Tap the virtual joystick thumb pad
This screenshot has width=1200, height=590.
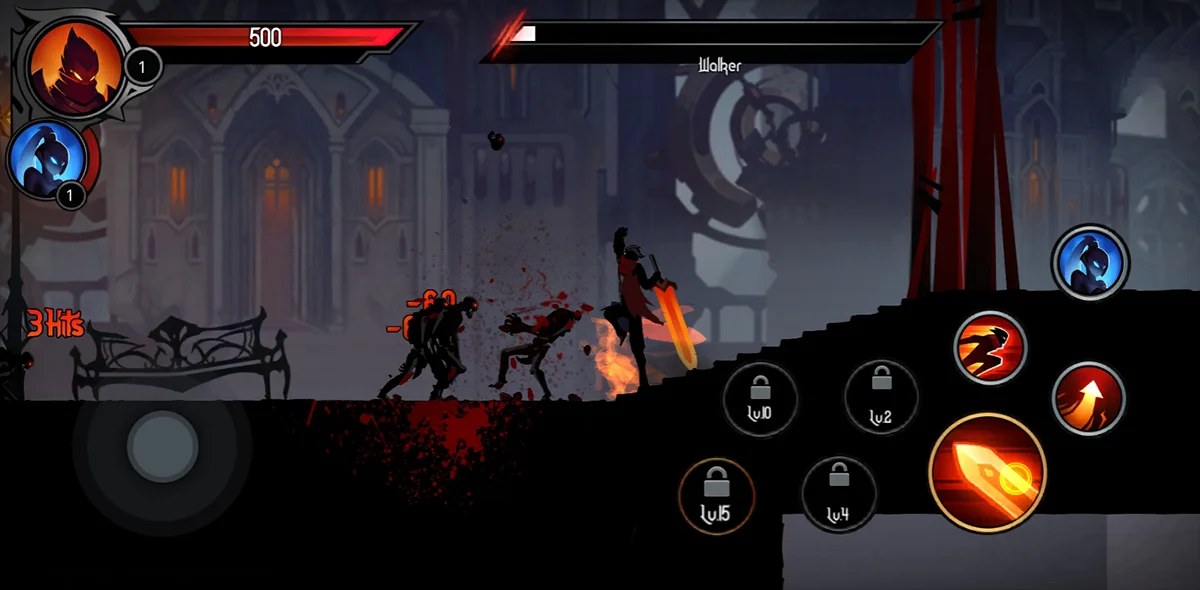pos(163,446)
